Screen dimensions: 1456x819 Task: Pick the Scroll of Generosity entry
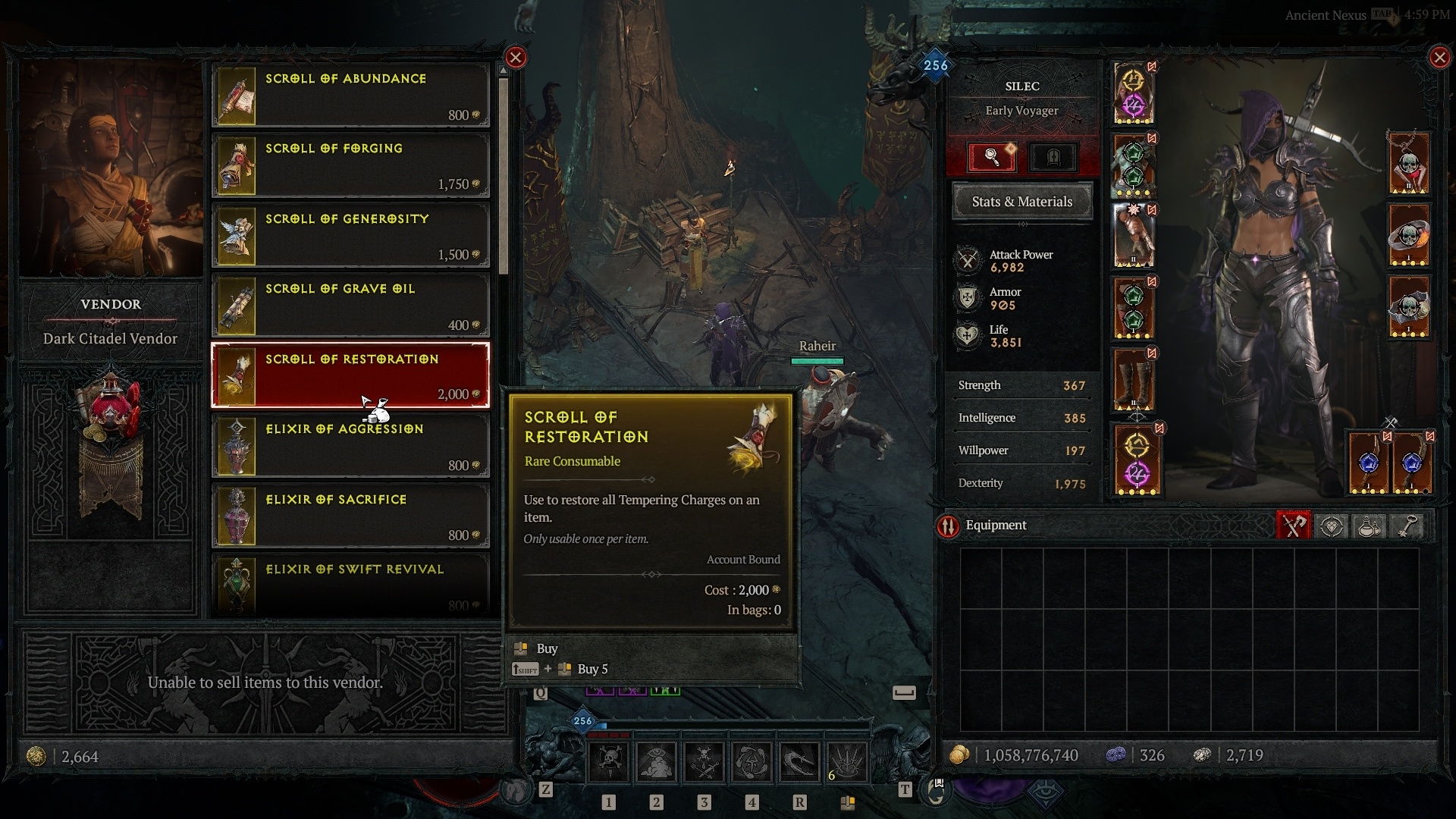[350, 235]
